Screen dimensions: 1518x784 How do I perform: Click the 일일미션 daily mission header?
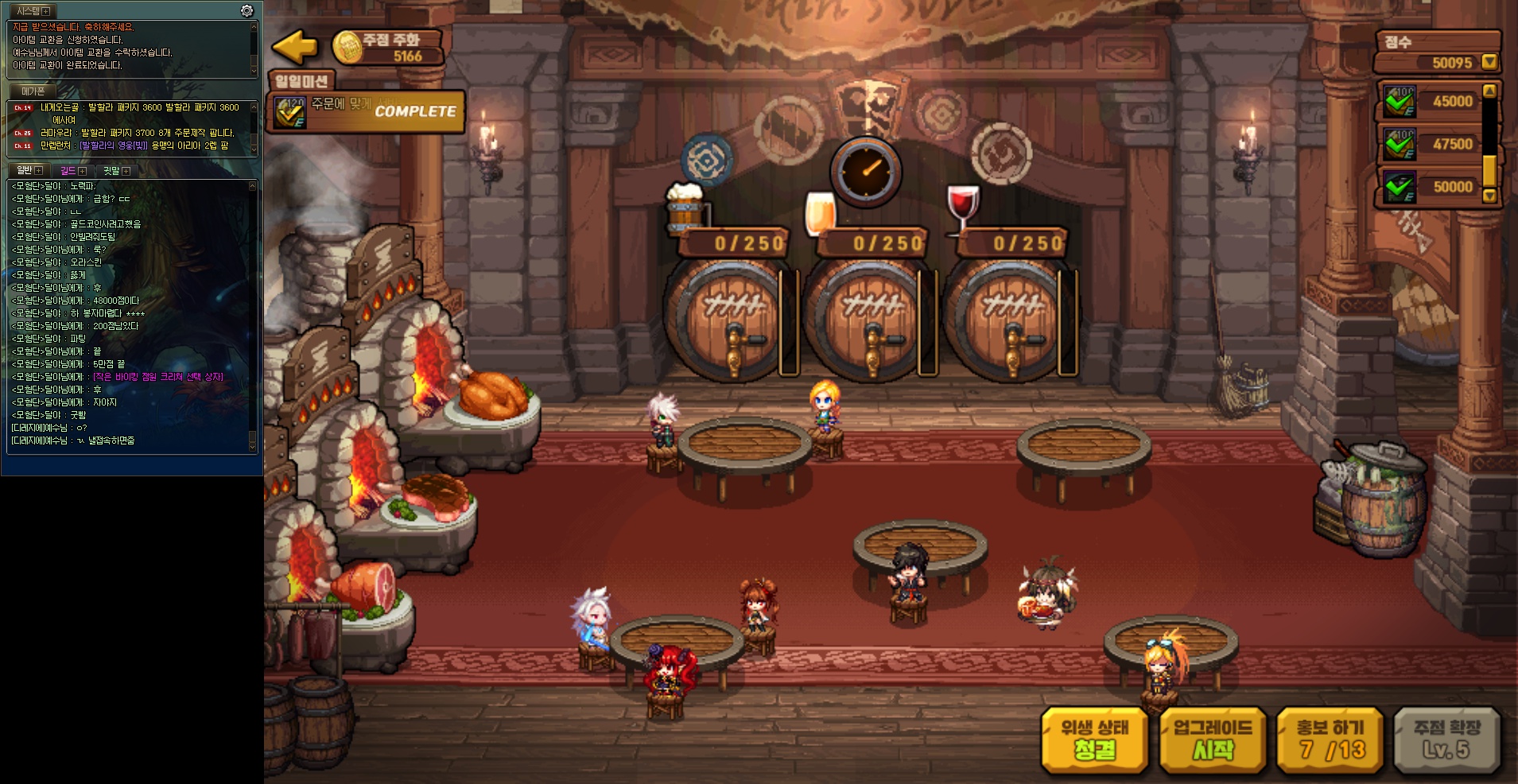301,81
